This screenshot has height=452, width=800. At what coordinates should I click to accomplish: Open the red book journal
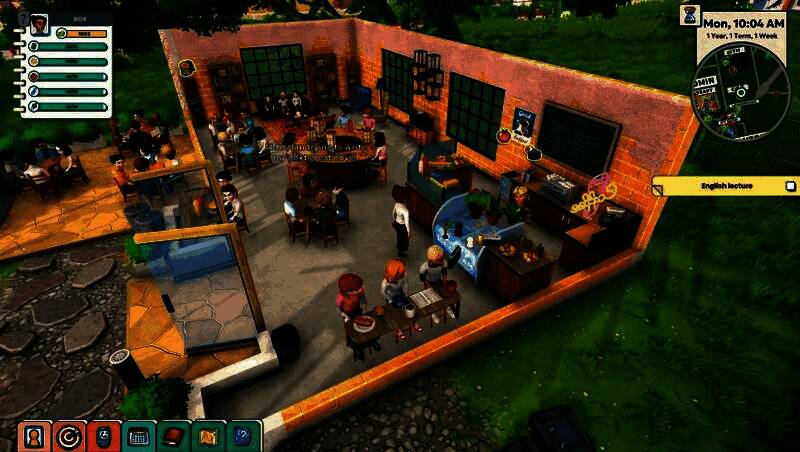pyautogui.click(x=175, y=436)
